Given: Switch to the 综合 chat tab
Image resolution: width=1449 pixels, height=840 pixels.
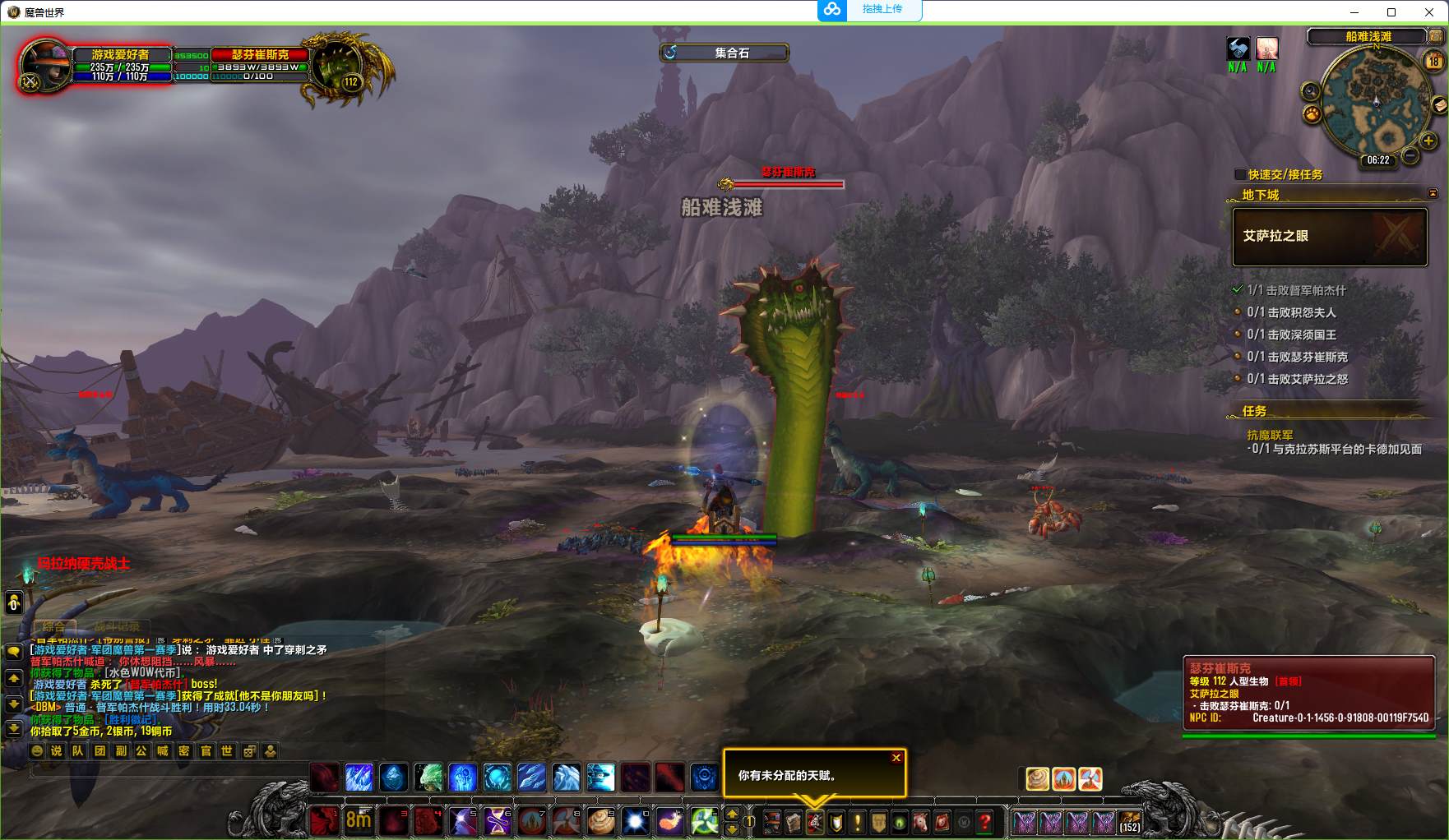Looking at the screenshot, I should click(x=54, y=627).
